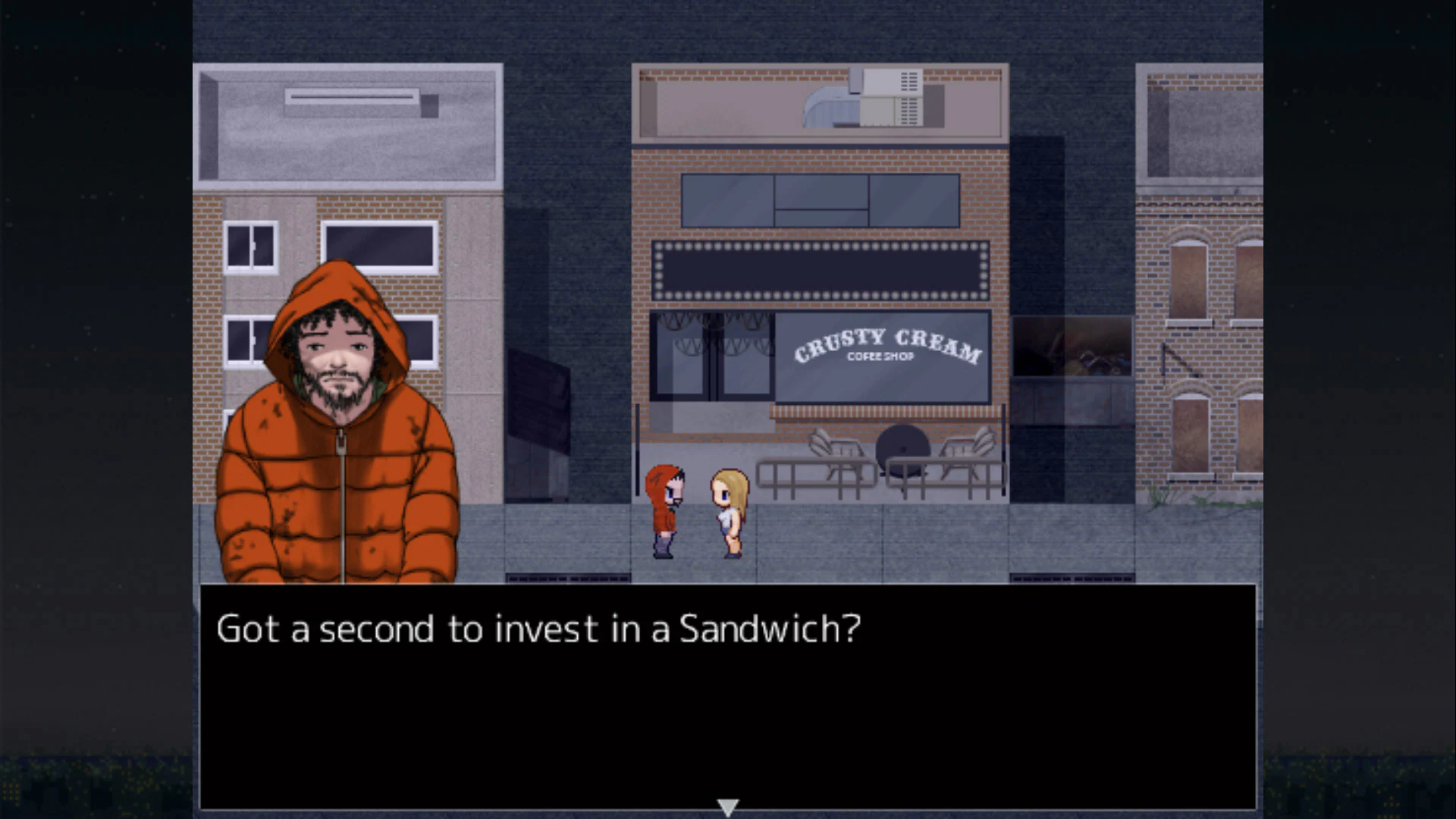Select the red-hooded player sprite
This screenshot has width=1456, height=819.
(664, 508)
